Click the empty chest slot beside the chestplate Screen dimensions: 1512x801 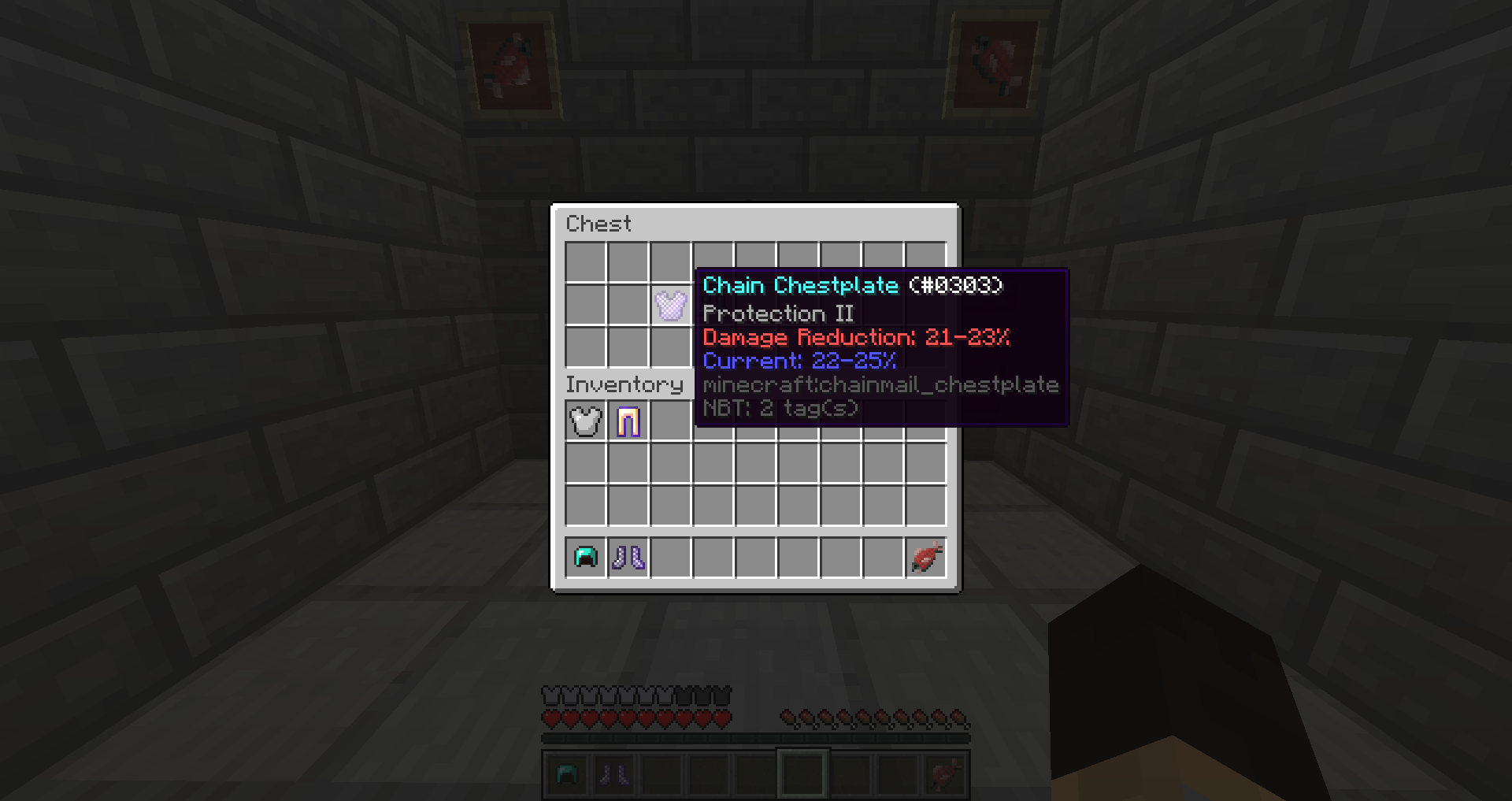(x=628, y=306)
